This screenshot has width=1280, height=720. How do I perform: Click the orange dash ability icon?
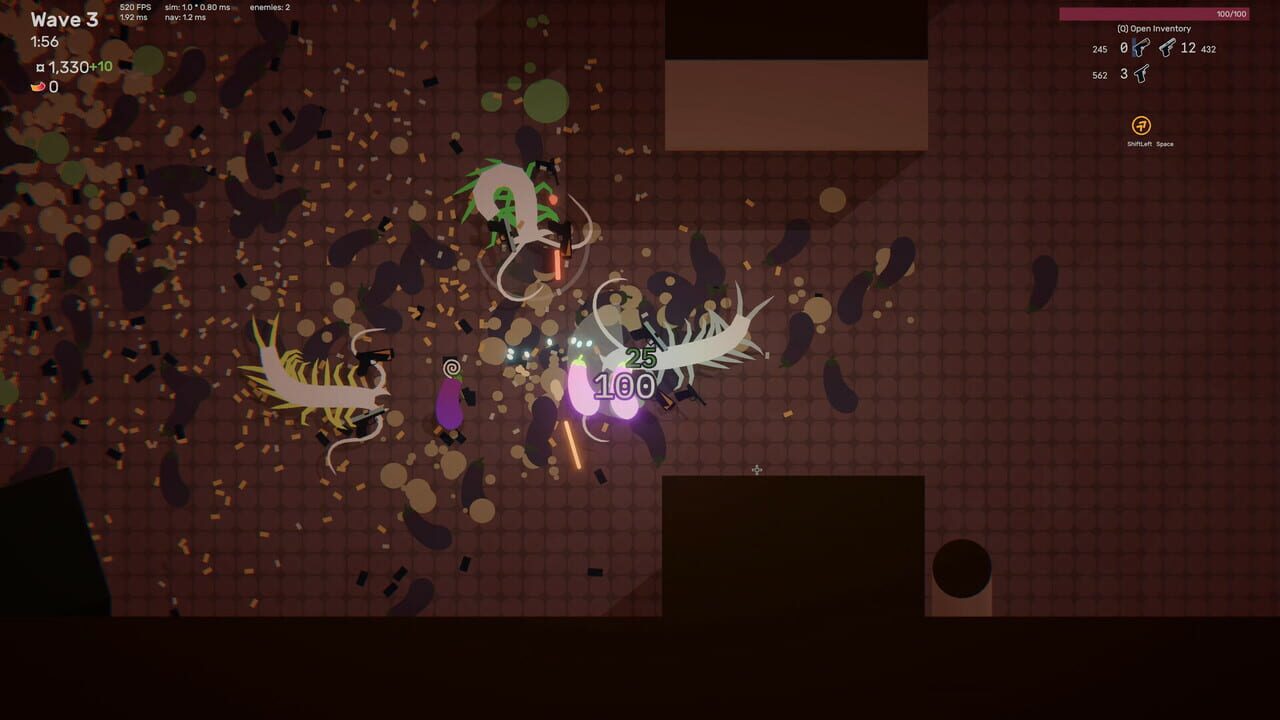pyautogui.click(x=1141, y=126)
